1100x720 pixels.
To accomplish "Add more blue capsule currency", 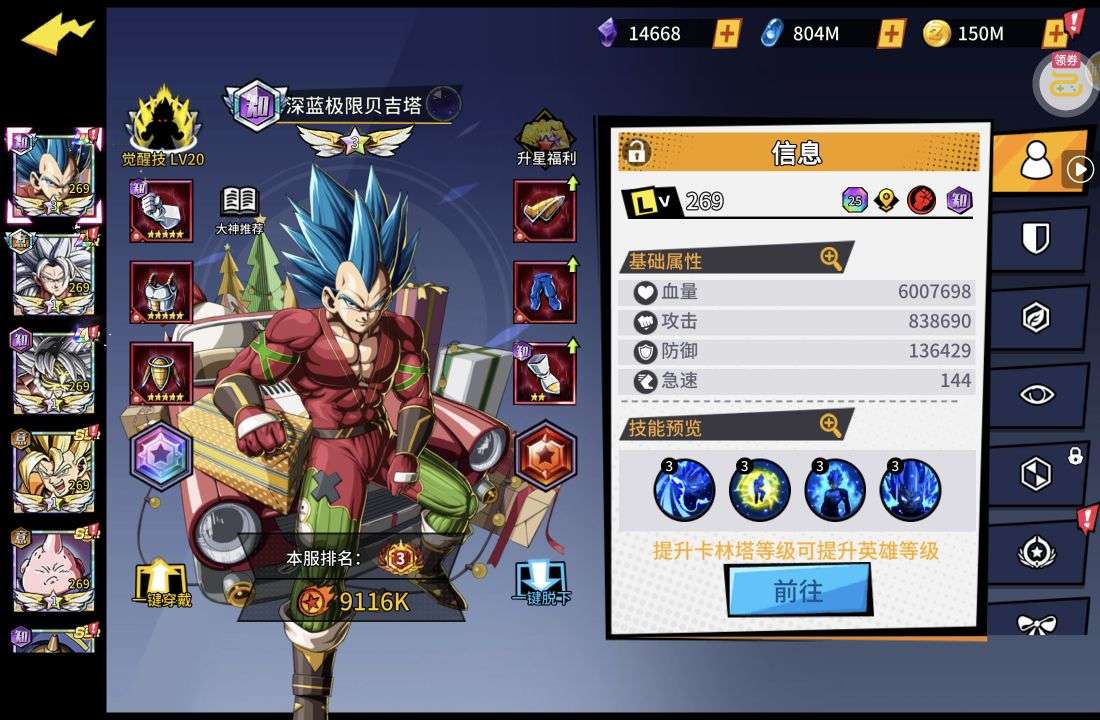I will click(x=891, y=34).
